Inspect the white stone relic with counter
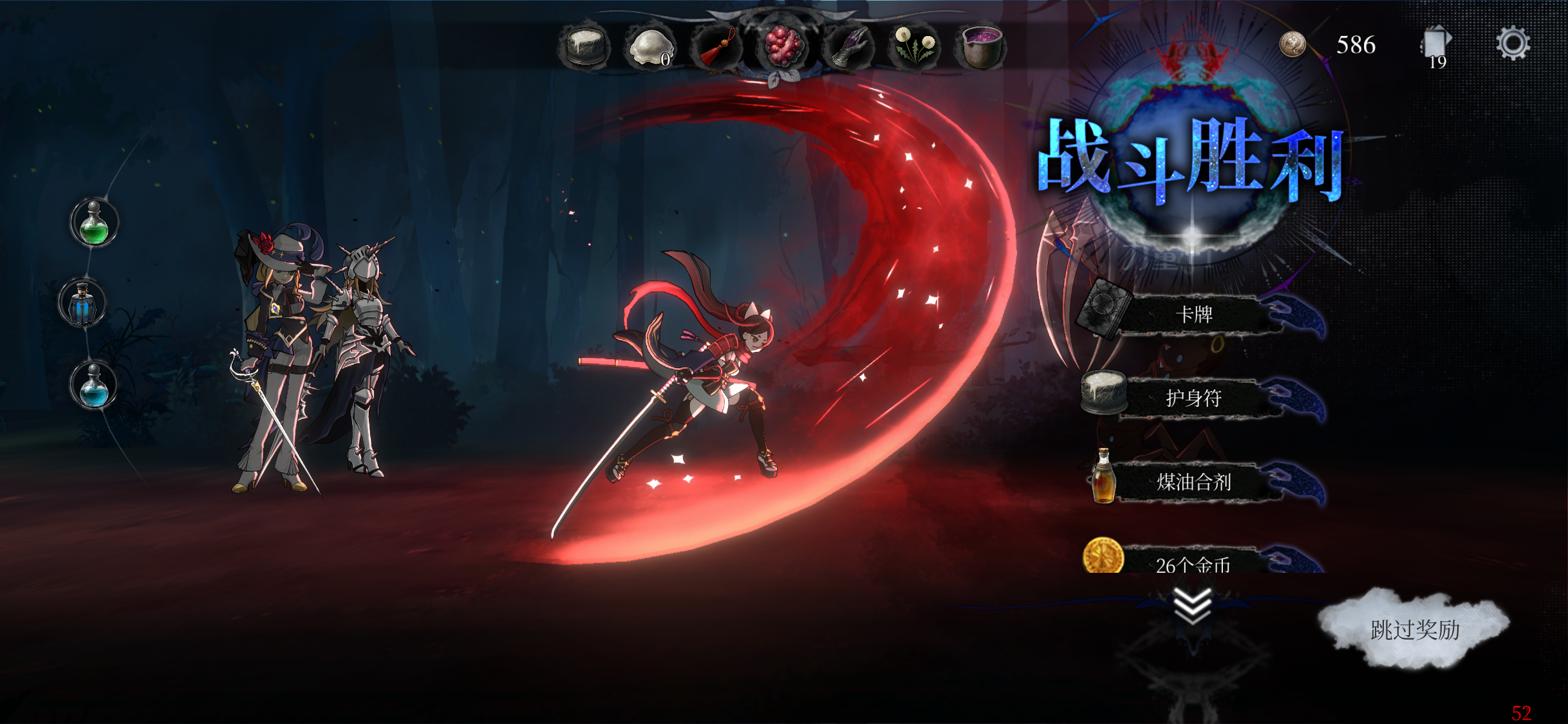Screen dimensions: 1568x724 [650, 48]
